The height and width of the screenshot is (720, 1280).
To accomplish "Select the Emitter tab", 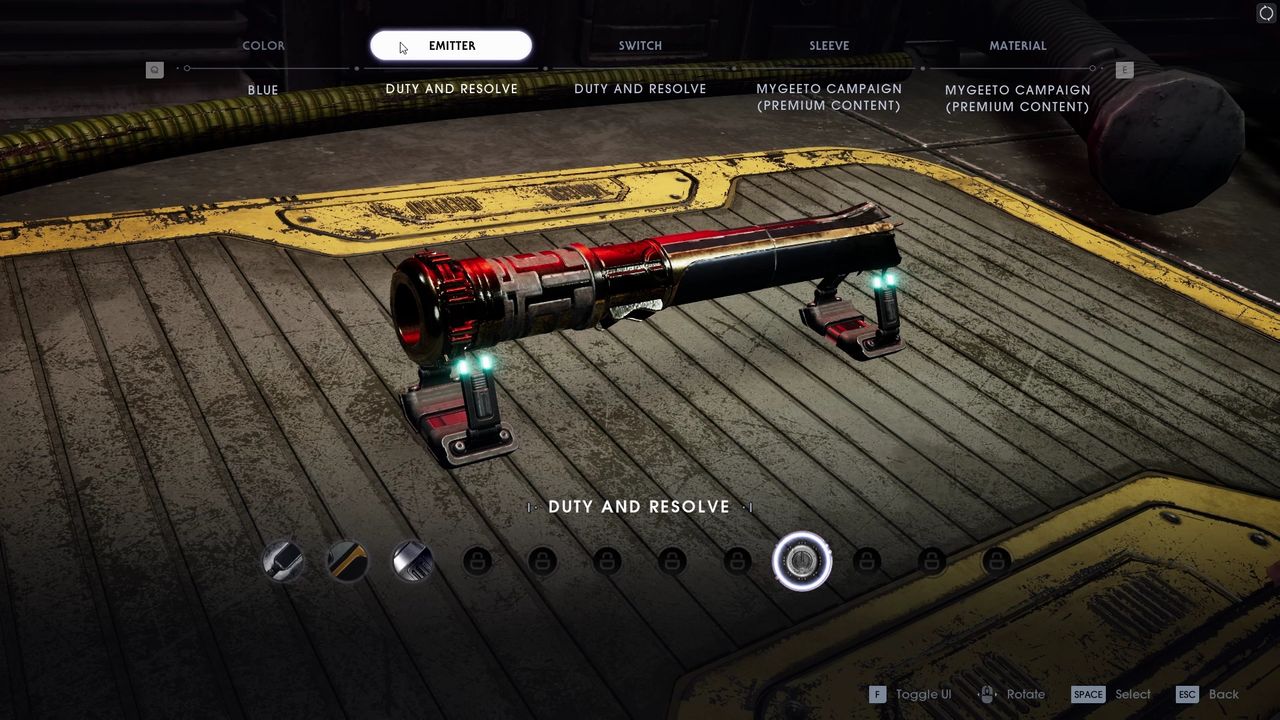I will point(451,46).
